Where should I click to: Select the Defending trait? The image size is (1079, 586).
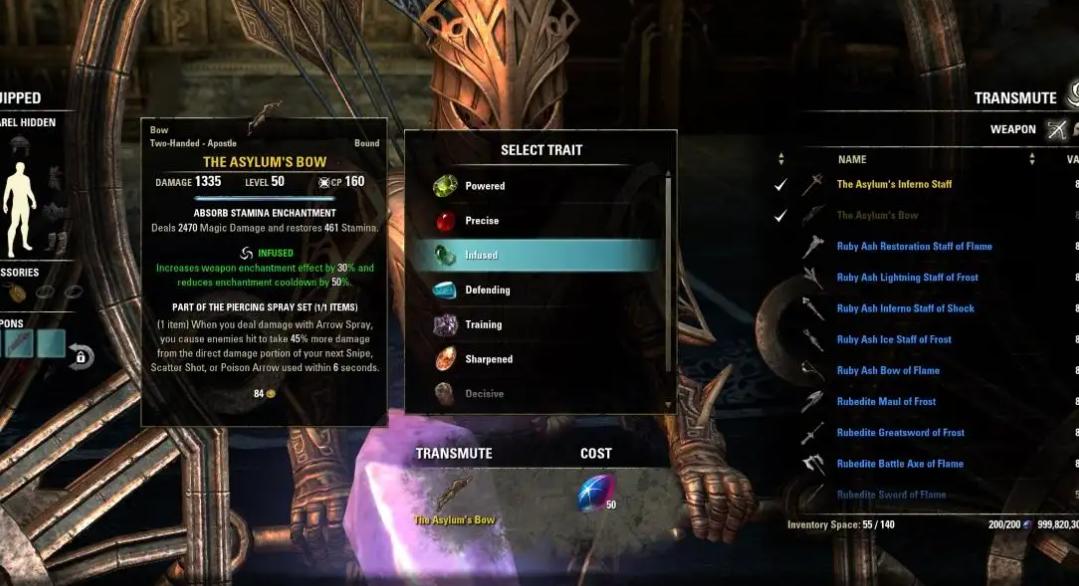click(487, 290)
